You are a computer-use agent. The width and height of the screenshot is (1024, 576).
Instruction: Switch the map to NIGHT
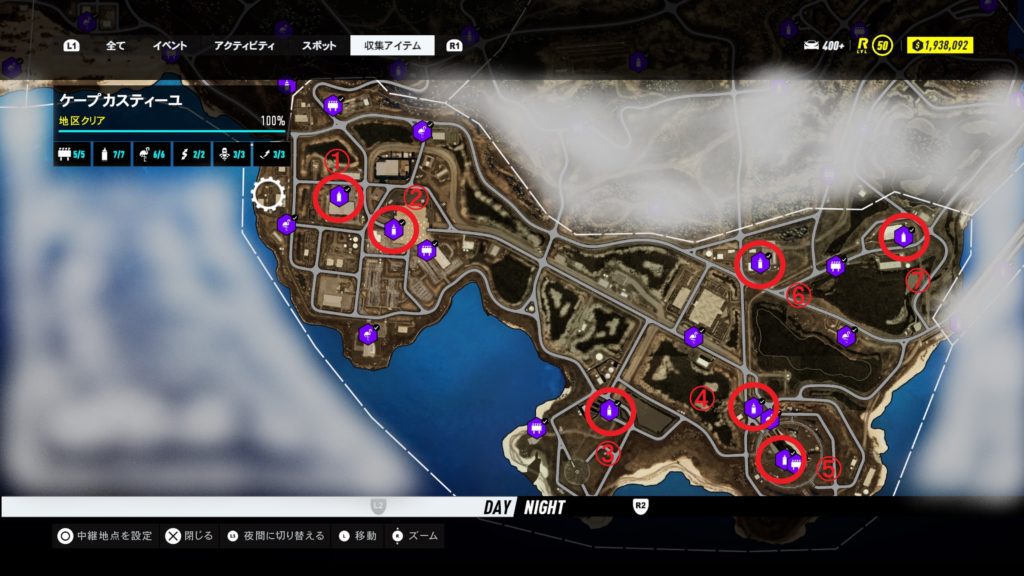coord(543,507)
